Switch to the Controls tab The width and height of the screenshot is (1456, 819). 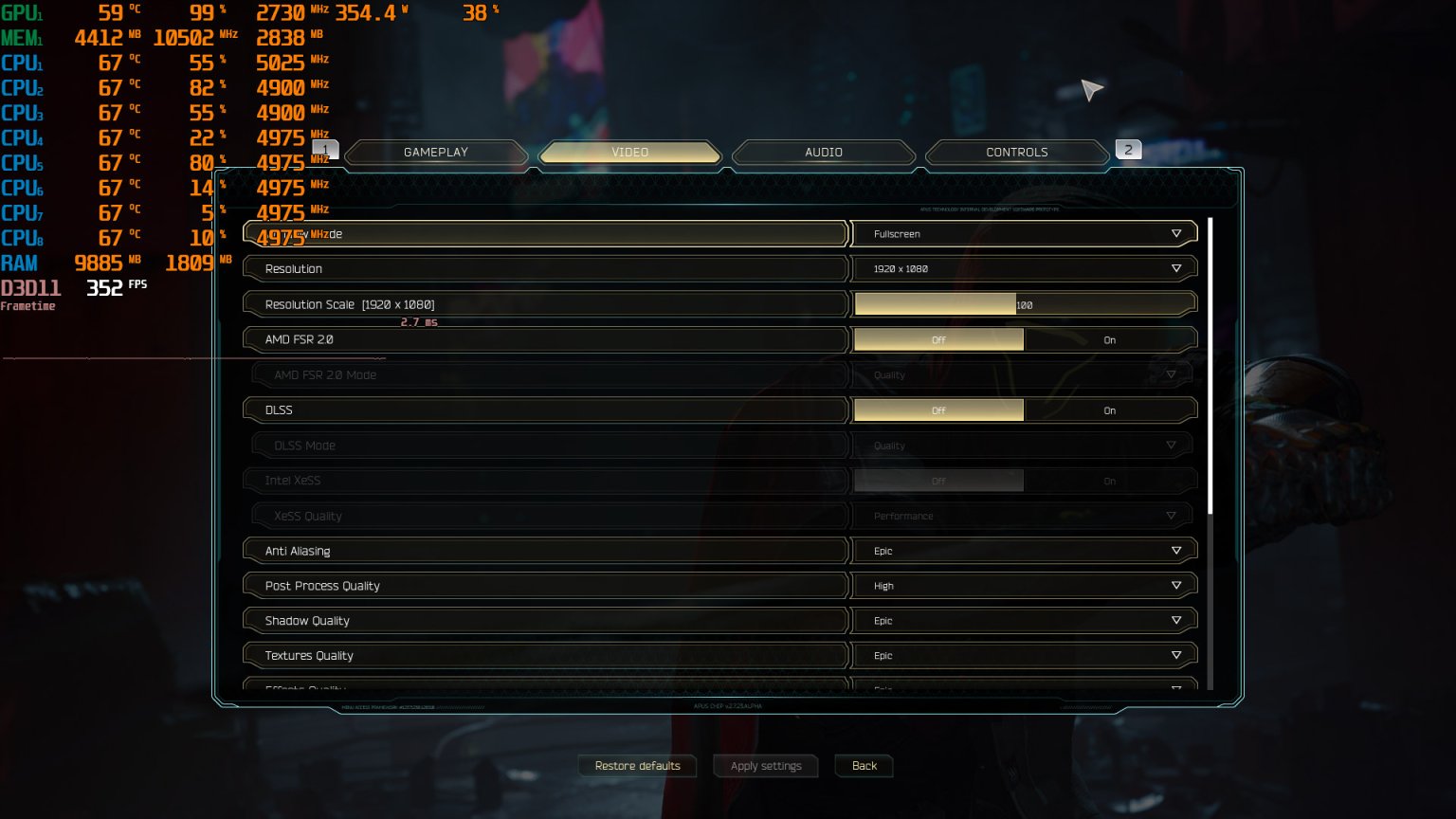(1016, 152)
